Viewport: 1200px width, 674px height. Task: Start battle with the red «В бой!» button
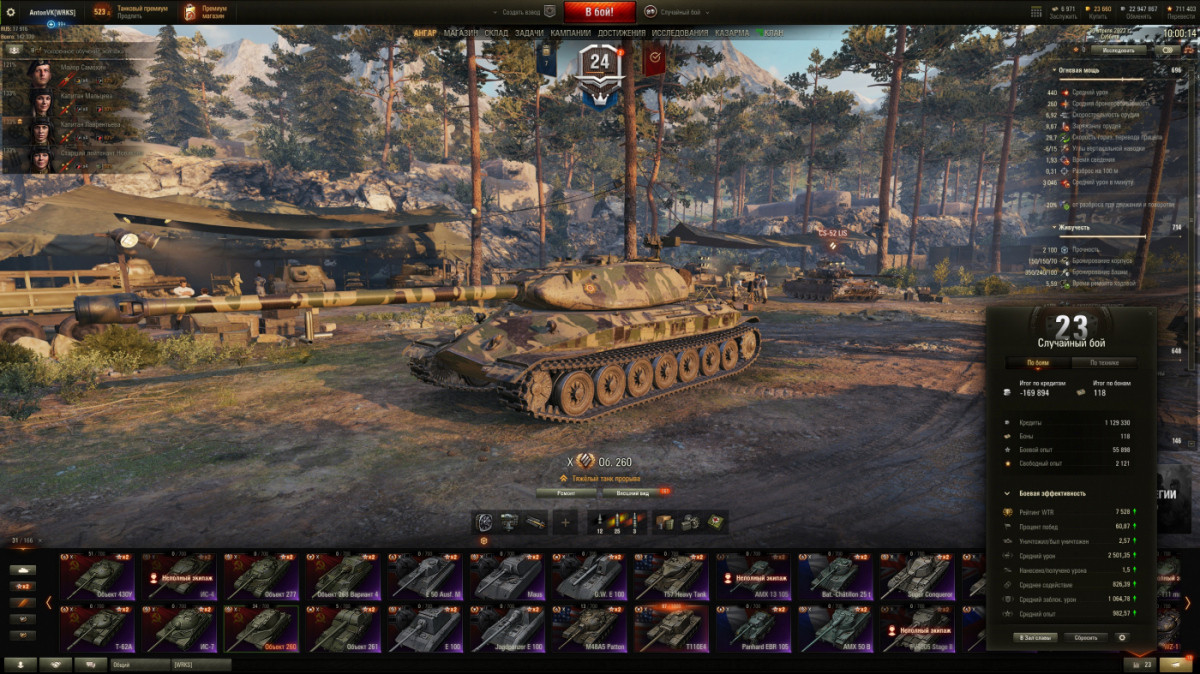click(599, 12)
